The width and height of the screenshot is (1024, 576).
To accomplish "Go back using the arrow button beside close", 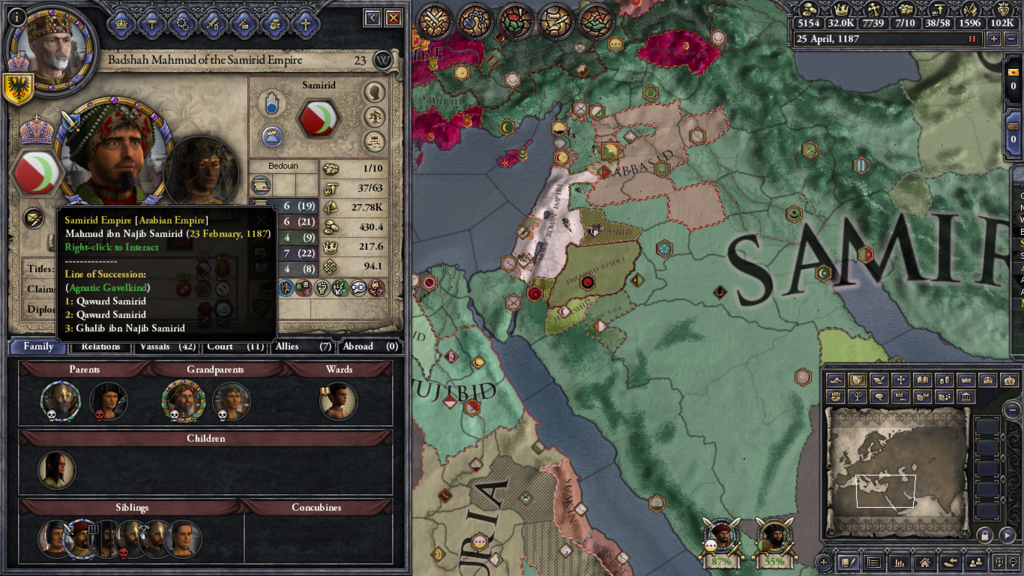I will point(373,18).
